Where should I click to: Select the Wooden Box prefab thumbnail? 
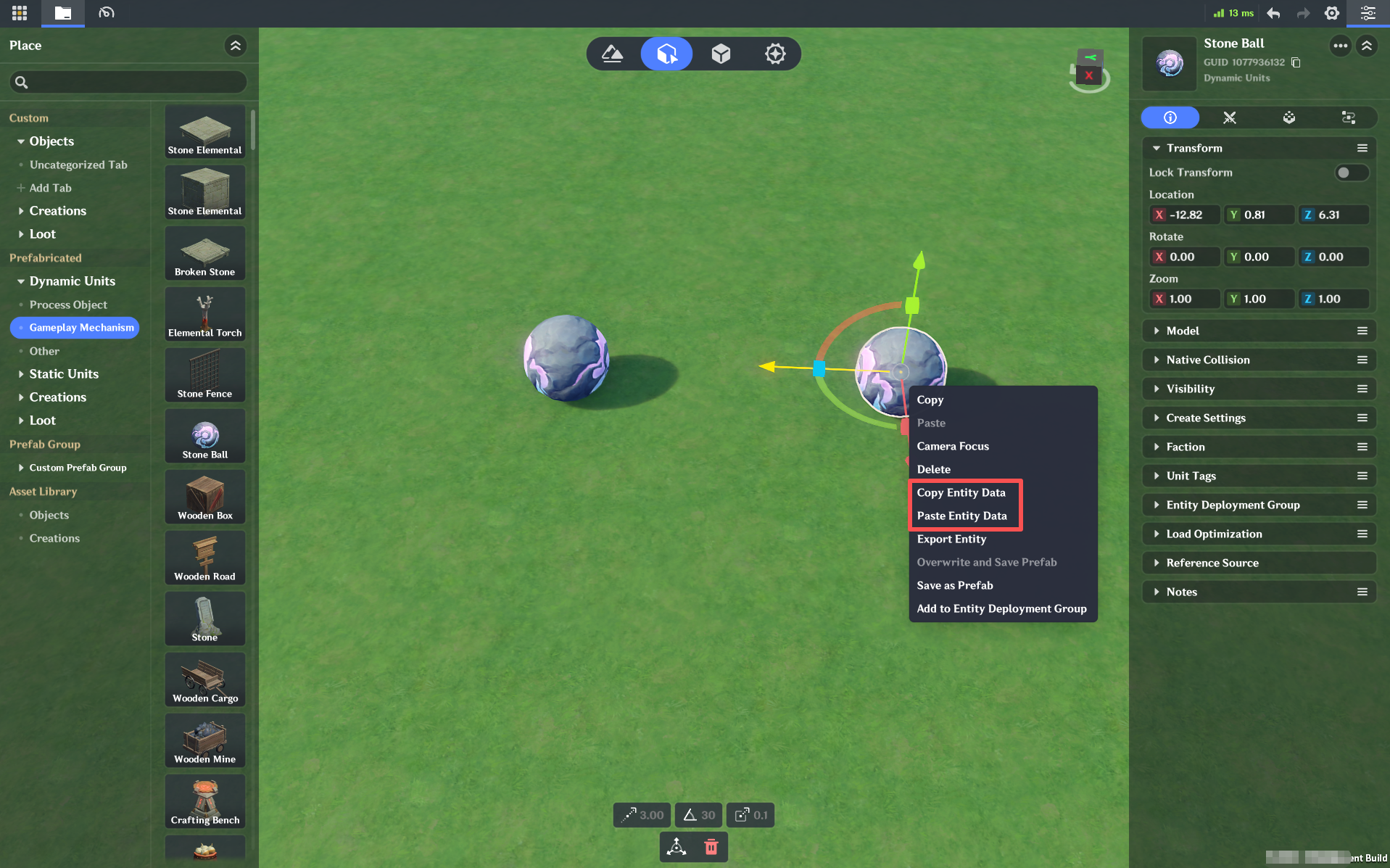click(205, 497)
